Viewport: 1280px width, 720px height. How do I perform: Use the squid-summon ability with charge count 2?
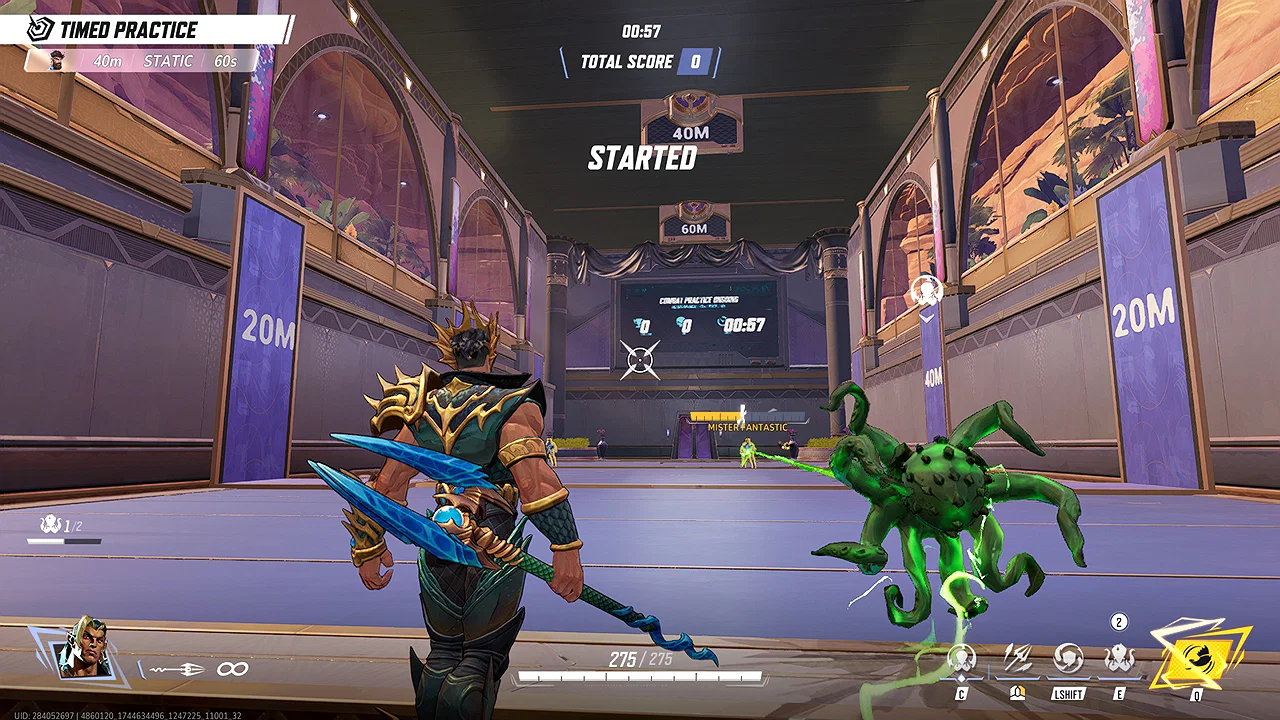pos(1119,659)
